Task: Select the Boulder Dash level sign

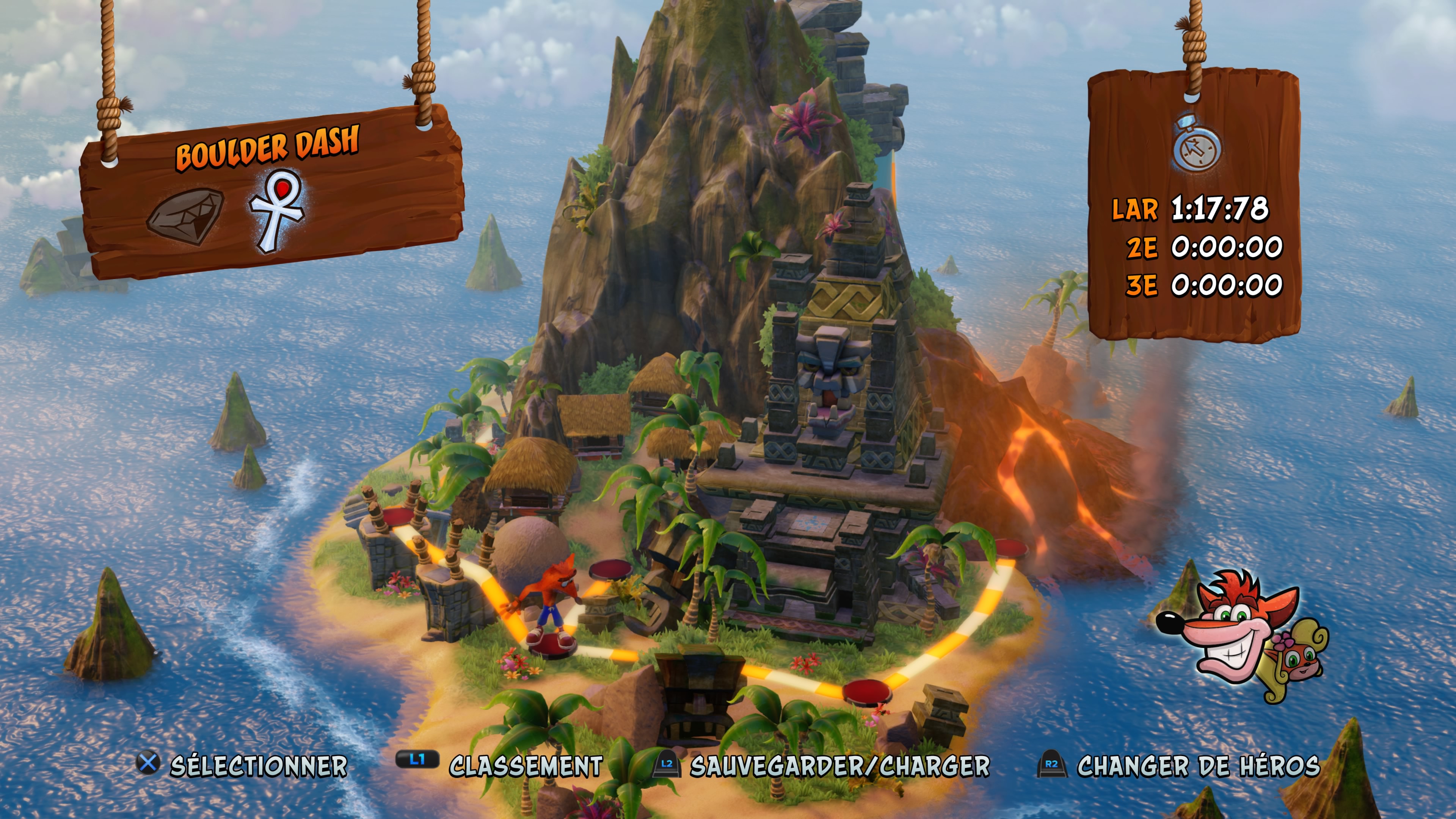Action: coord(267,148)
